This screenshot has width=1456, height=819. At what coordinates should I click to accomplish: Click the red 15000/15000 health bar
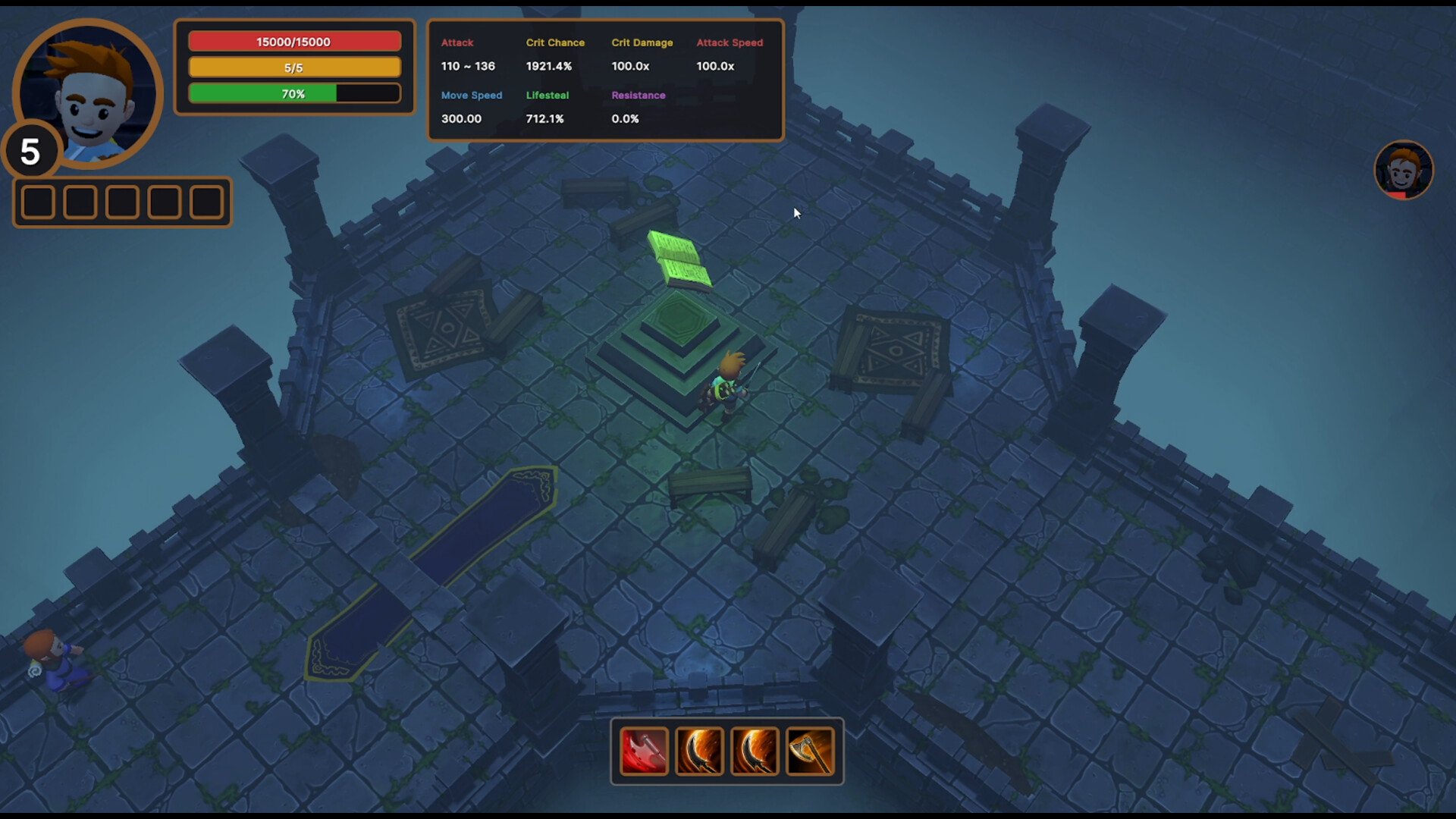(294, 41)
